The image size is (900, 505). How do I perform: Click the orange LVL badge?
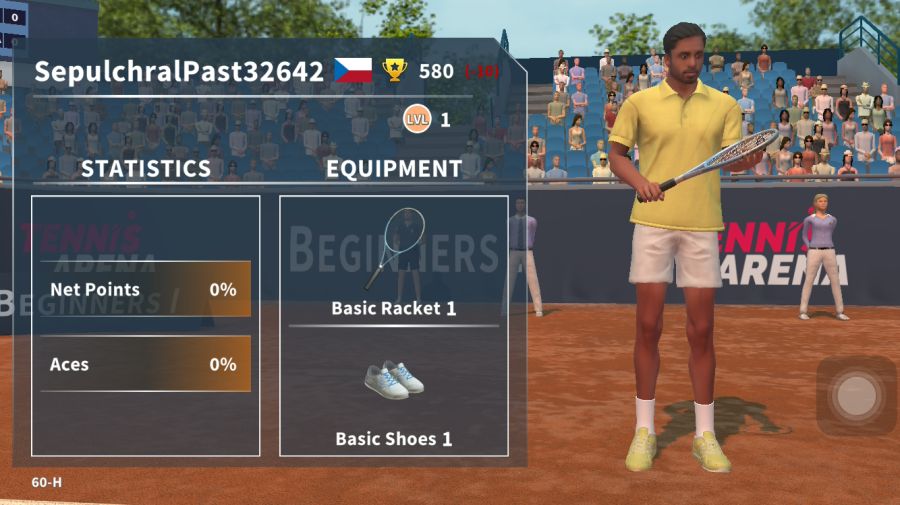[417, 120]
